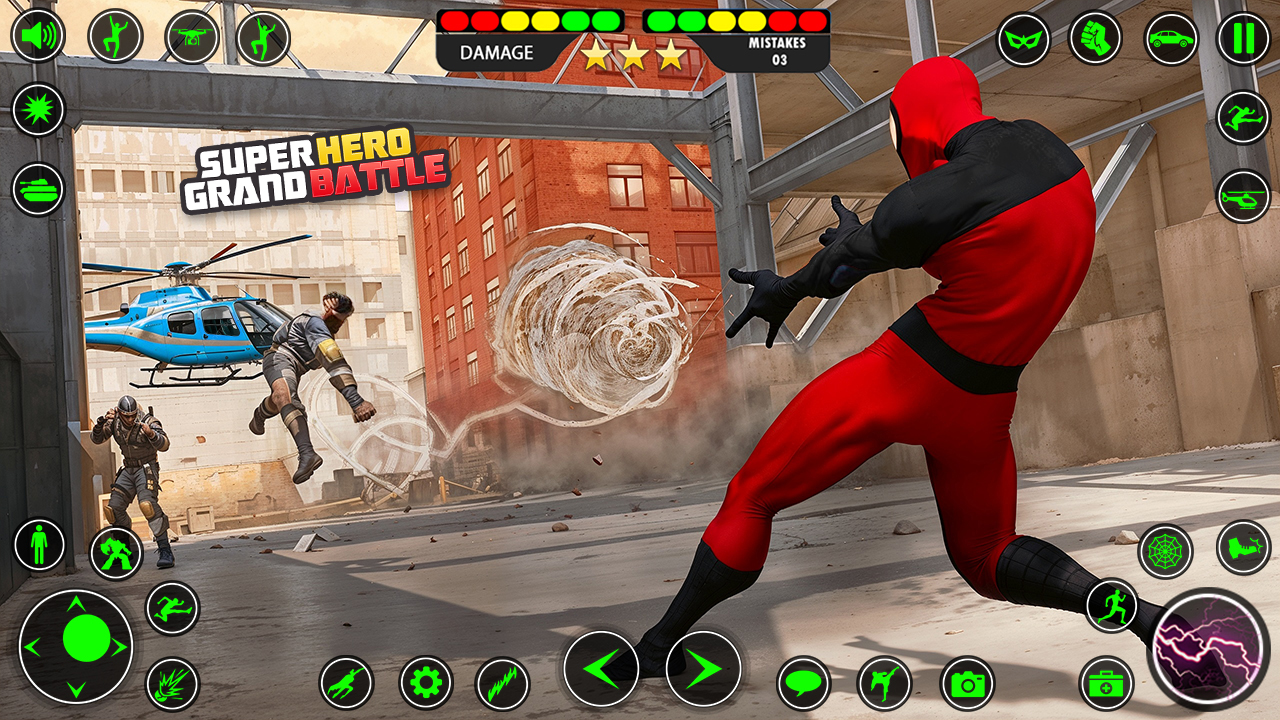The height and width of the screenshot is (720, 1280).
Task: Click the superhero mask icon
Action: pos(1023,39)
